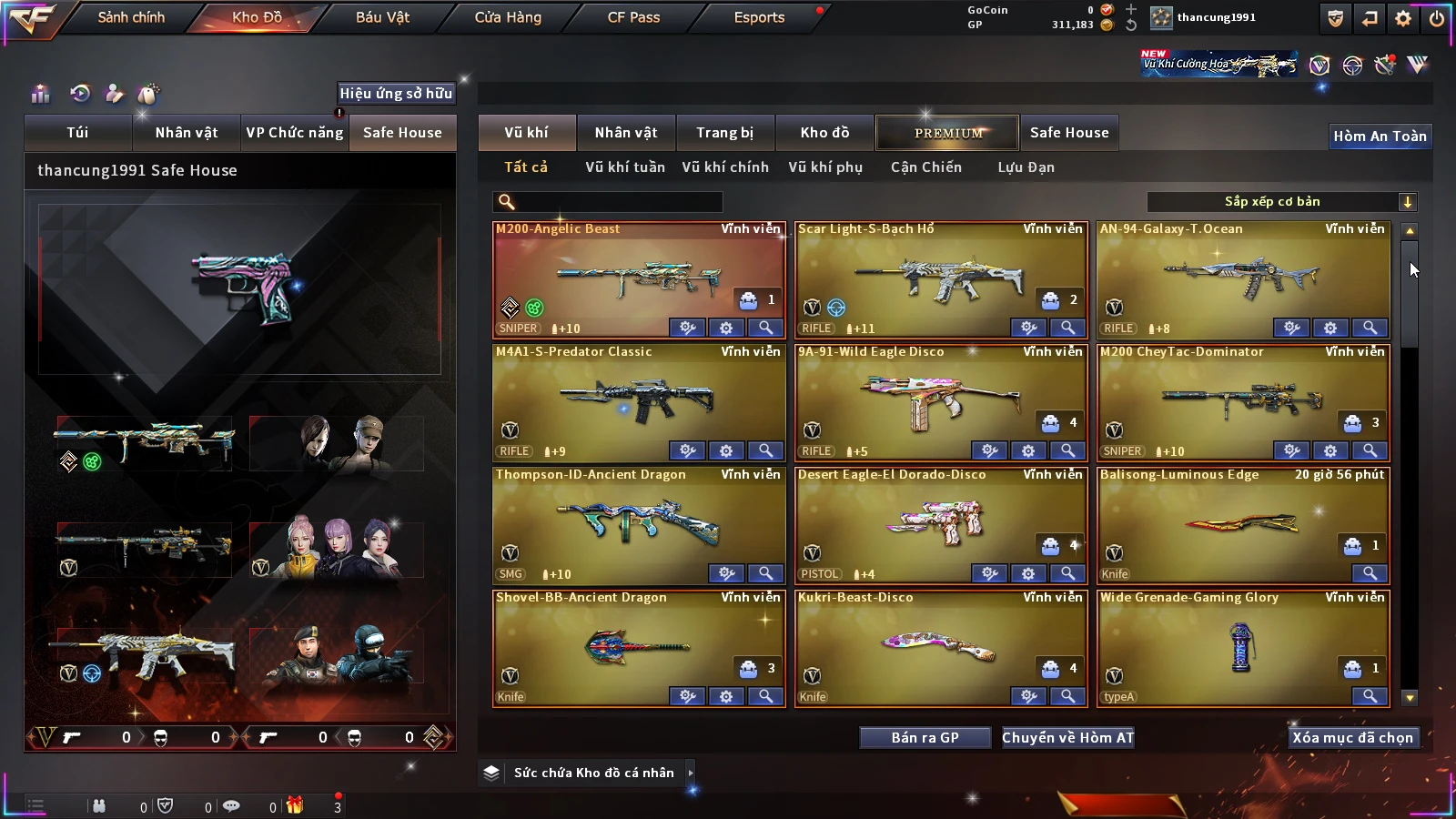
Task: Switch to the Túi tab
Action: pos(77,133)
